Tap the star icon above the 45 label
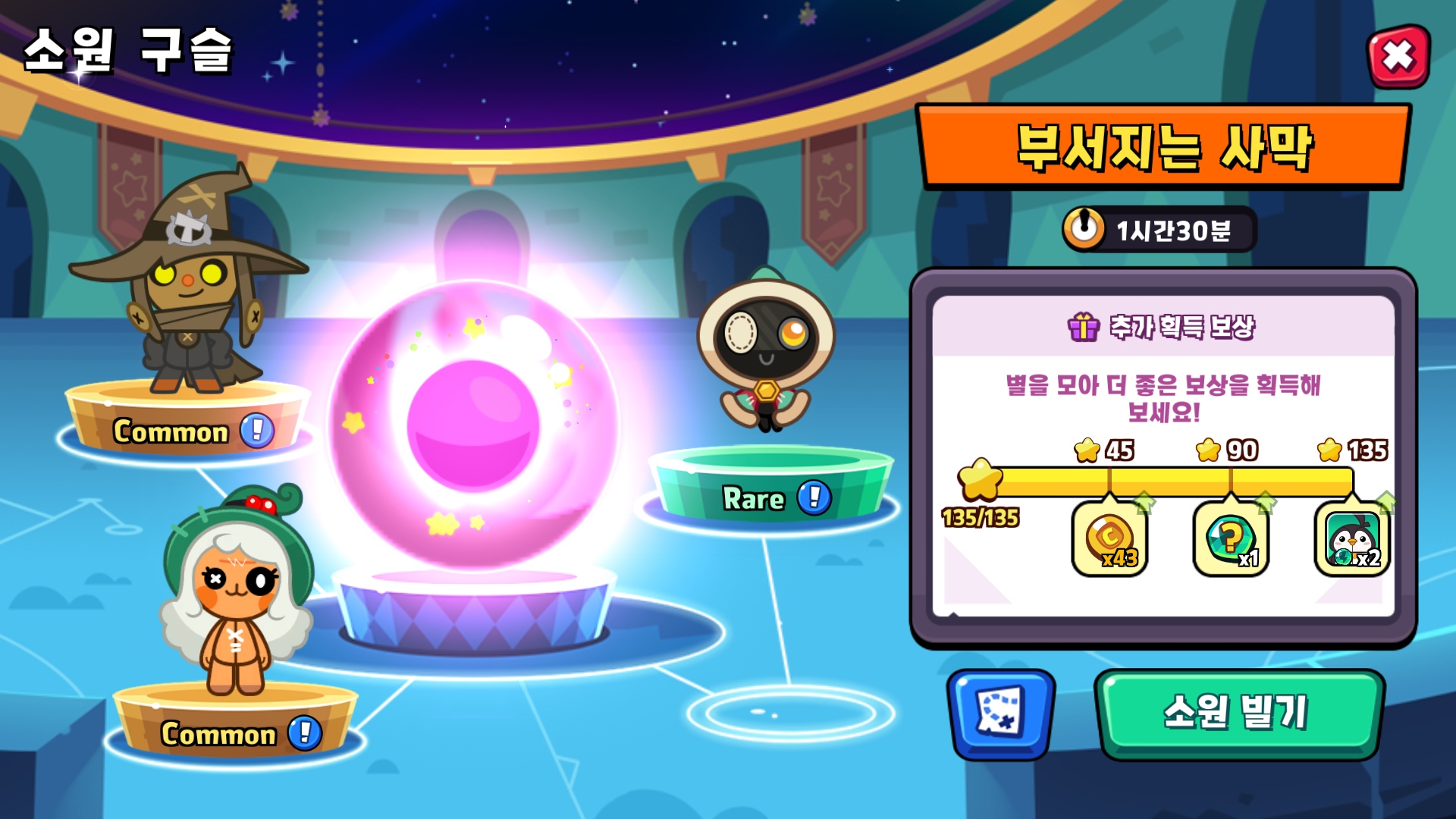 (x=1086, y=450)
